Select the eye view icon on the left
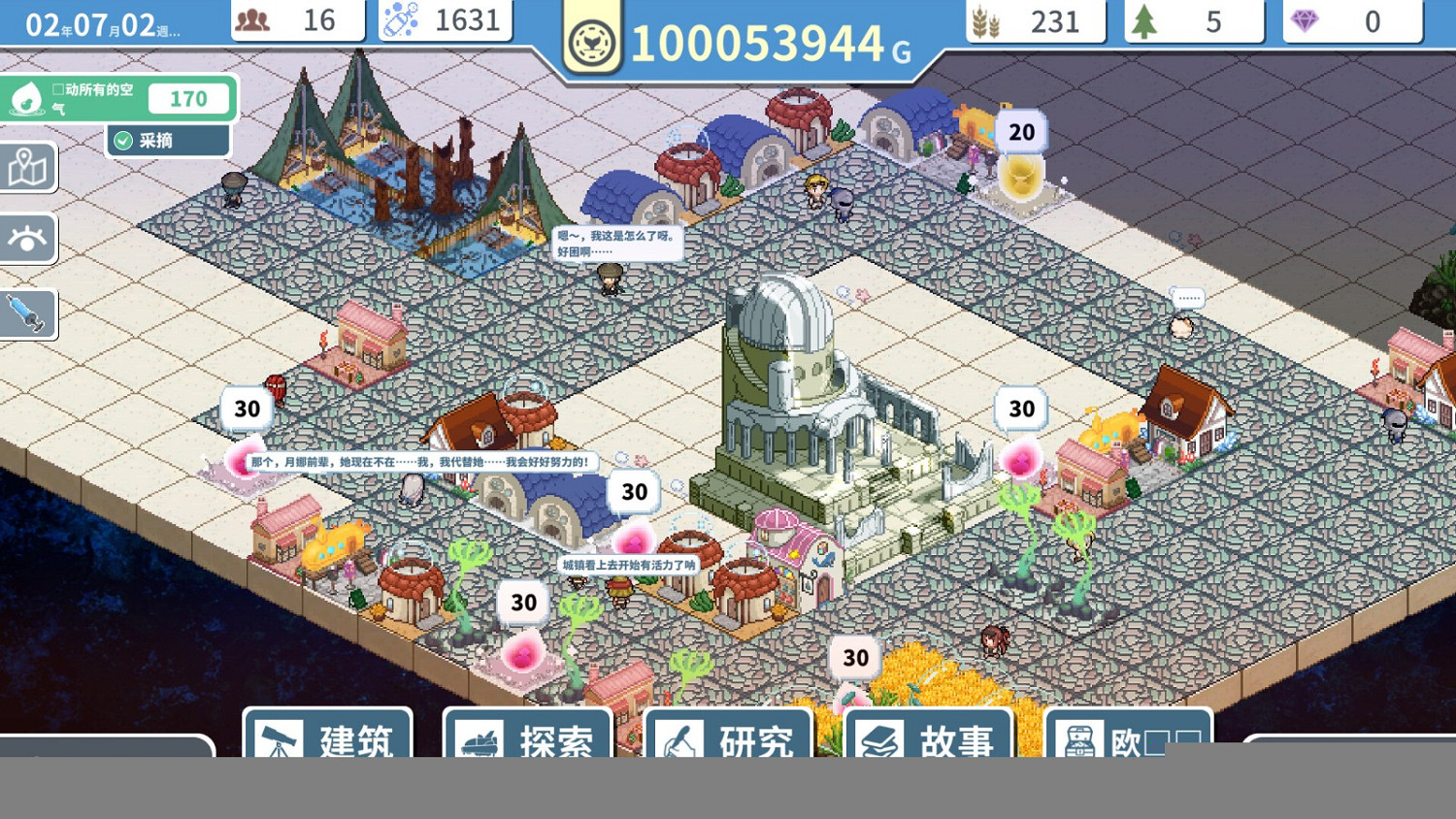Viewport: 1456px width, 819px height. tap(27, 240)
